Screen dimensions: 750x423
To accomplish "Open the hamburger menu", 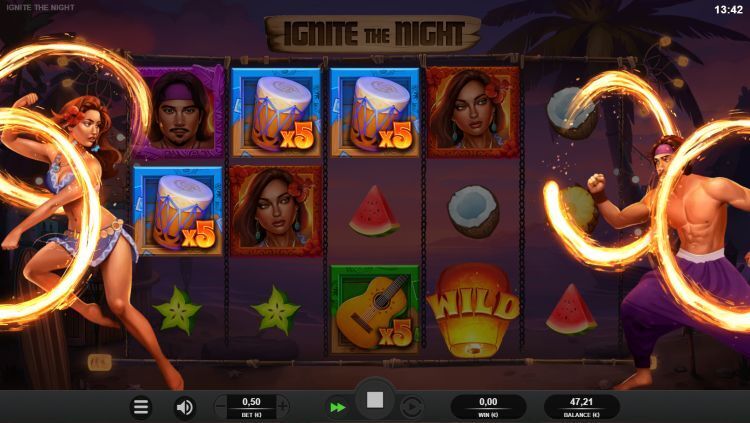I will (x=142, y=407).
